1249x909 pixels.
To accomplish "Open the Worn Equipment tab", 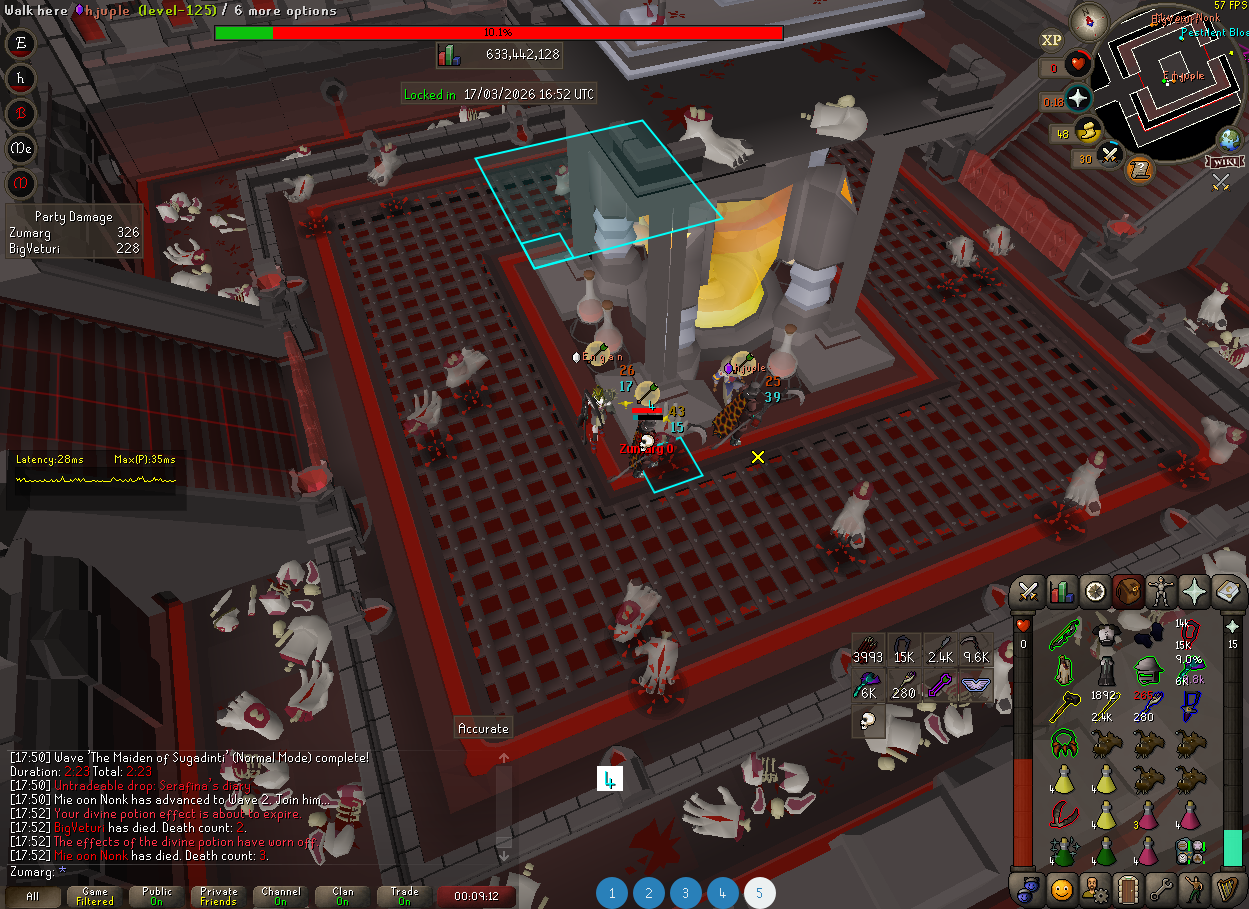I will pyautogui.click(x=1162, y=592).
